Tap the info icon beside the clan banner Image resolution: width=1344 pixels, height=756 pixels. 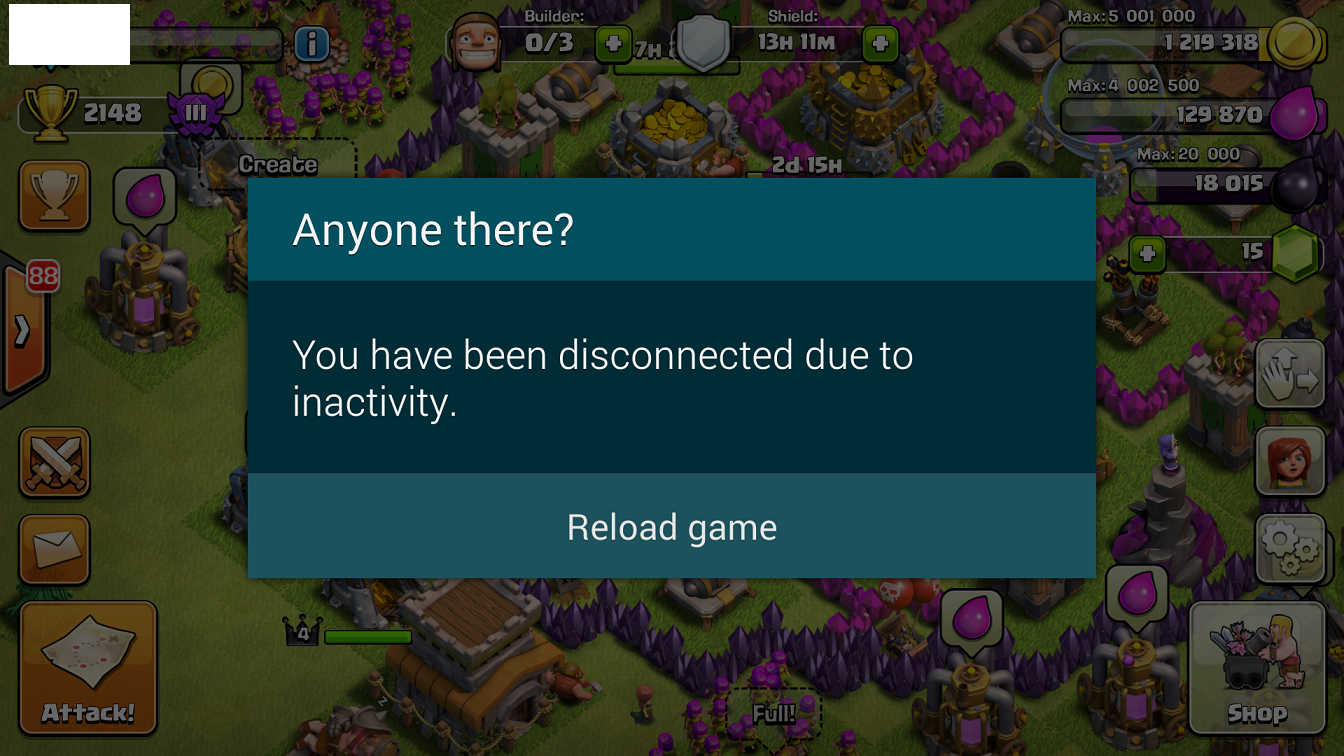310,44
